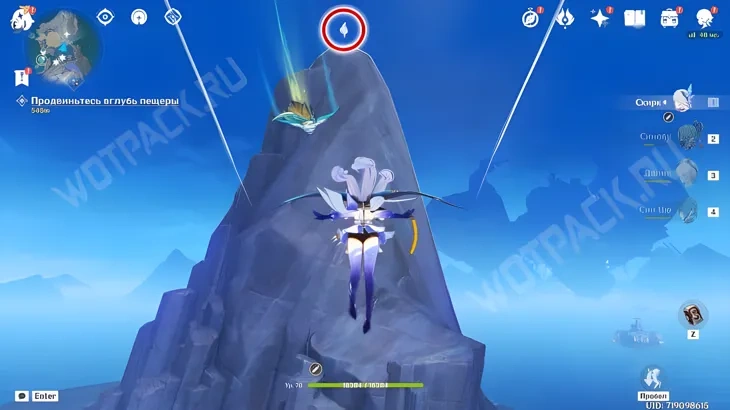
Task: Open the character profile icon
Action: (x=705, y=18)
